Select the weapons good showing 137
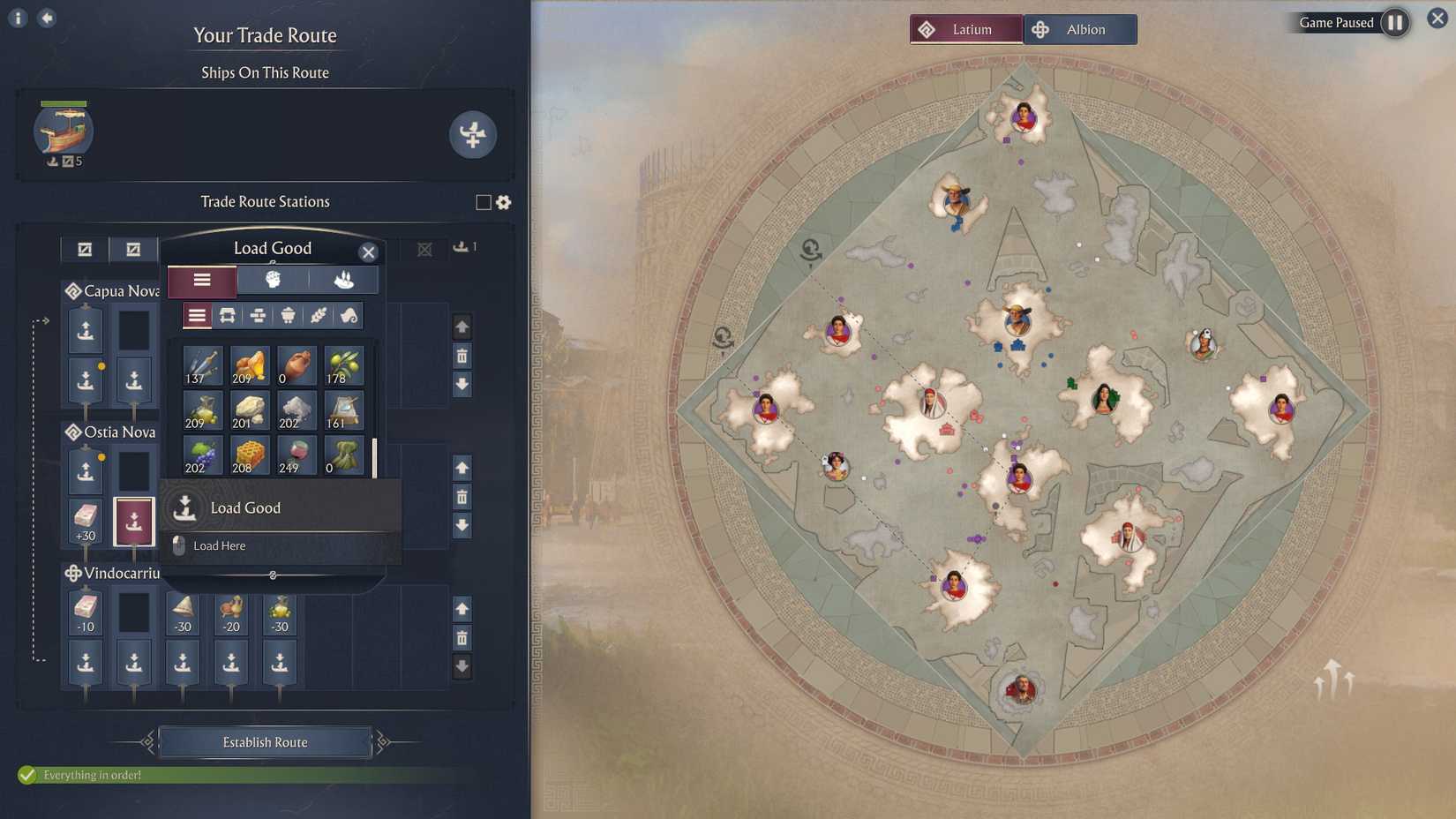 (x=202, y=364)
